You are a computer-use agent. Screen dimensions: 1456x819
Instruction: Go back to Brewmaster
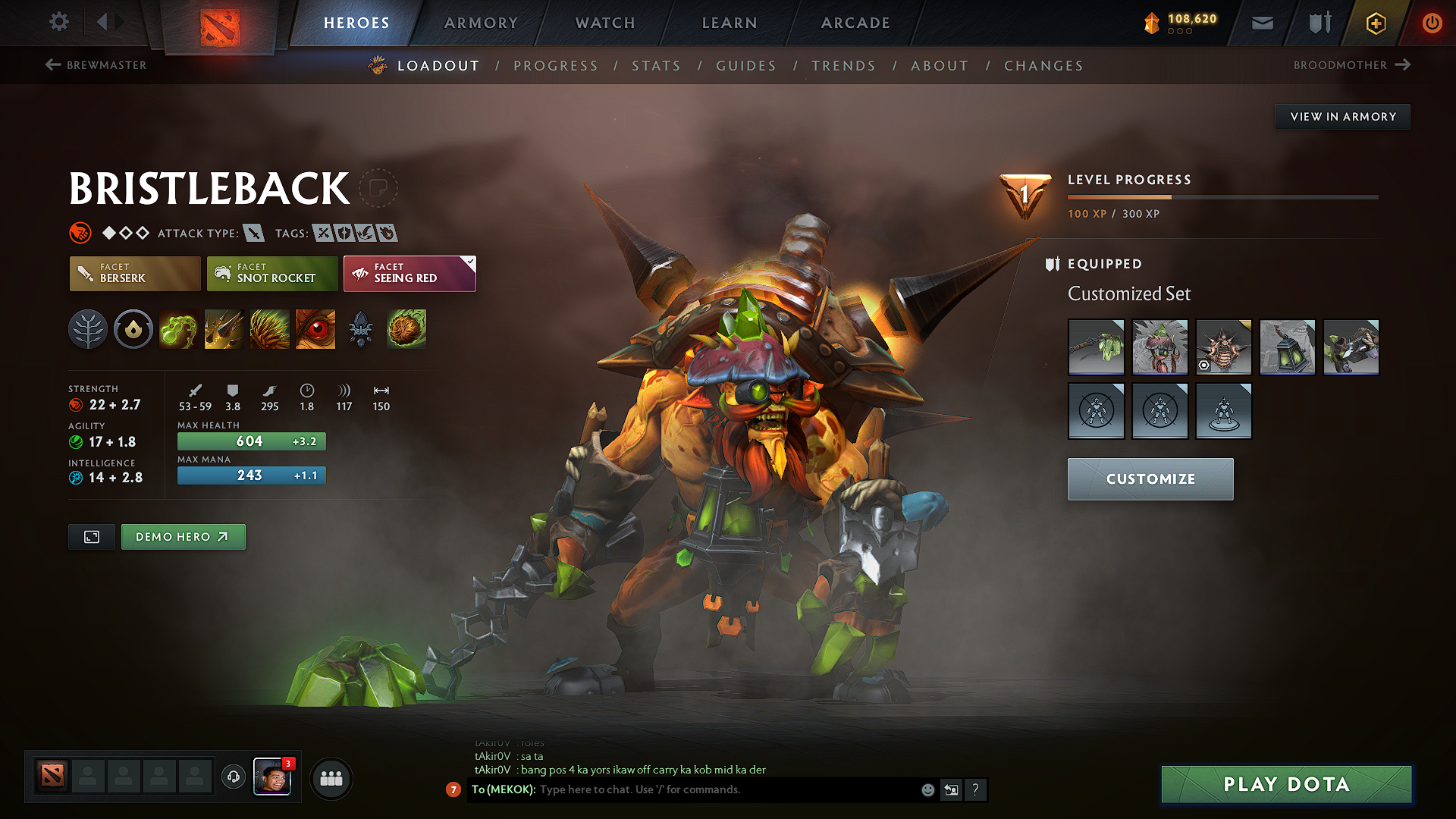(95, 65)
